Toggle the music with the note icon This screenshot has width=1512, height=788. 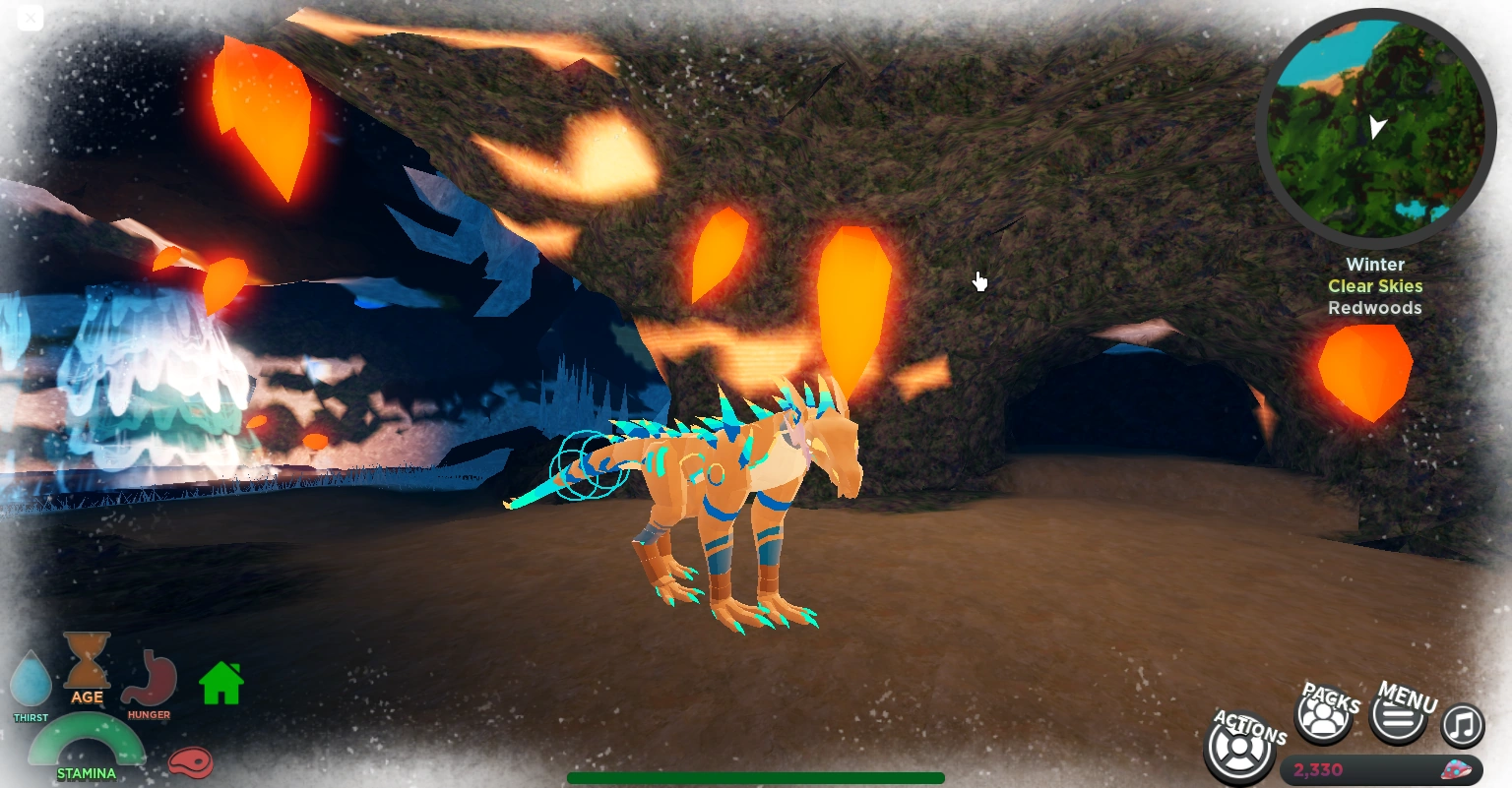1462,725
